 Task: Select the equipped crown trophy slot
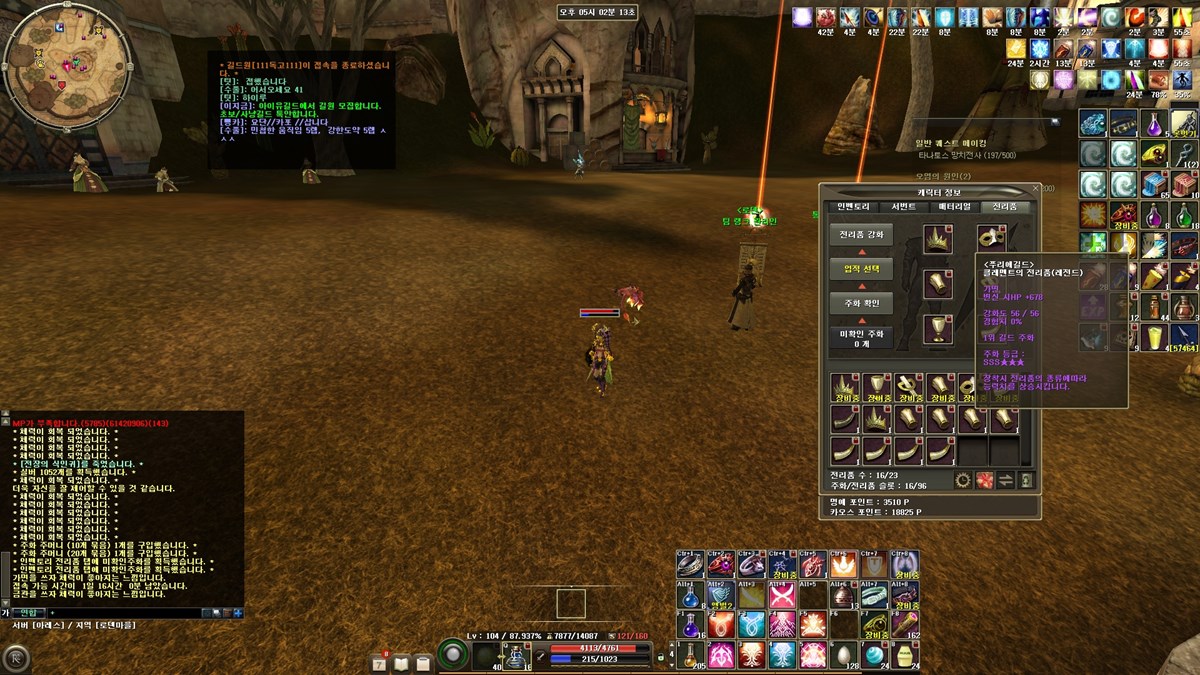[937, 238]
